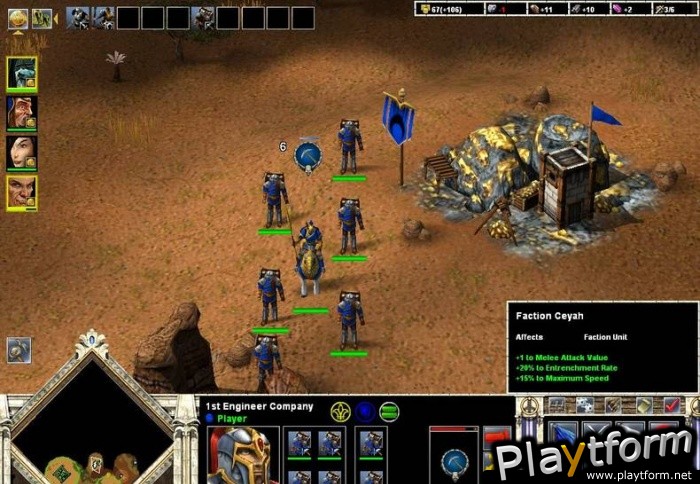Click the green striped round button
The image size is (700, 484).
pos(389,411)
